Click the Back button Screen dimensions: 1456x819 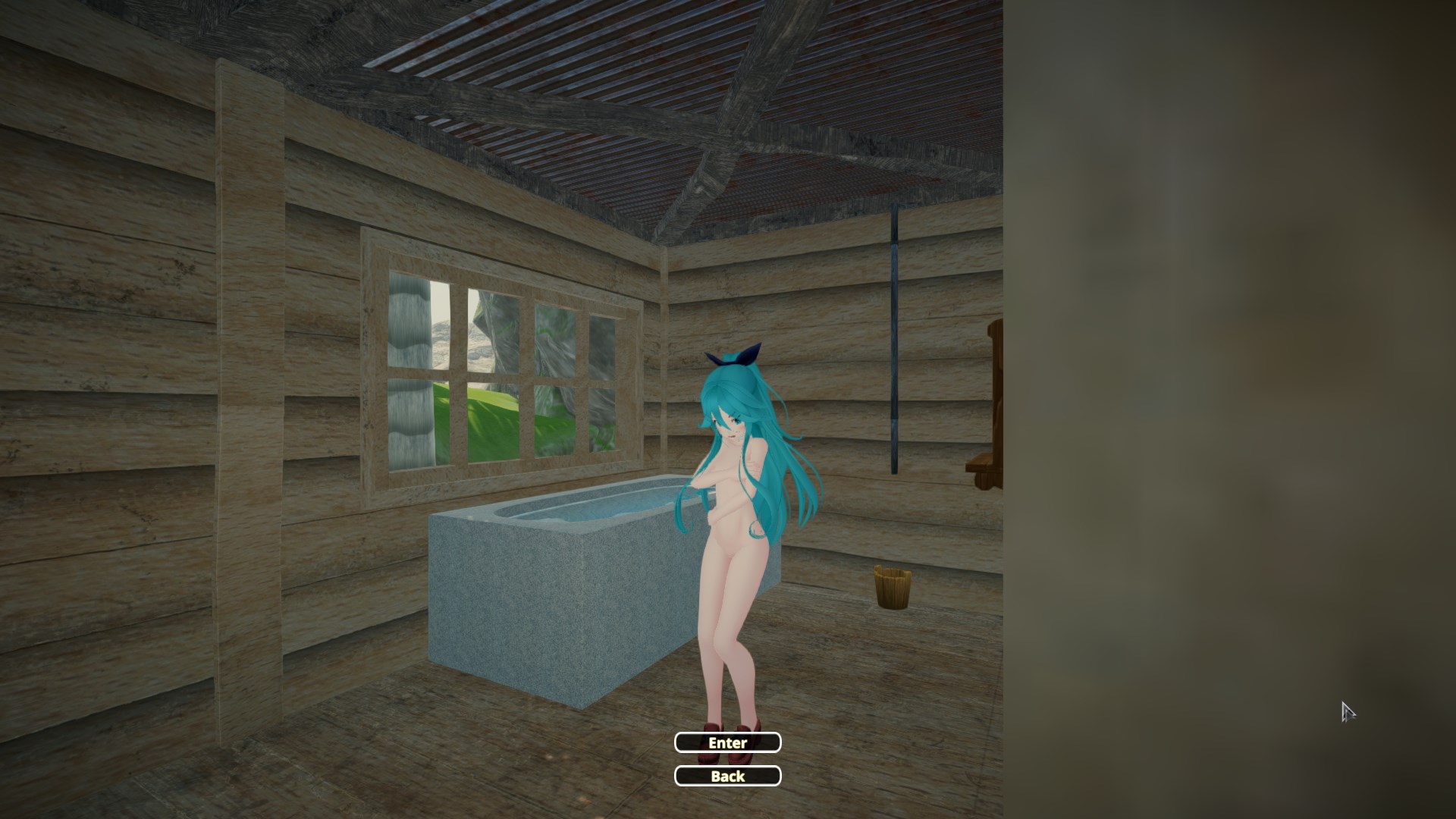[x=727, y=776]
